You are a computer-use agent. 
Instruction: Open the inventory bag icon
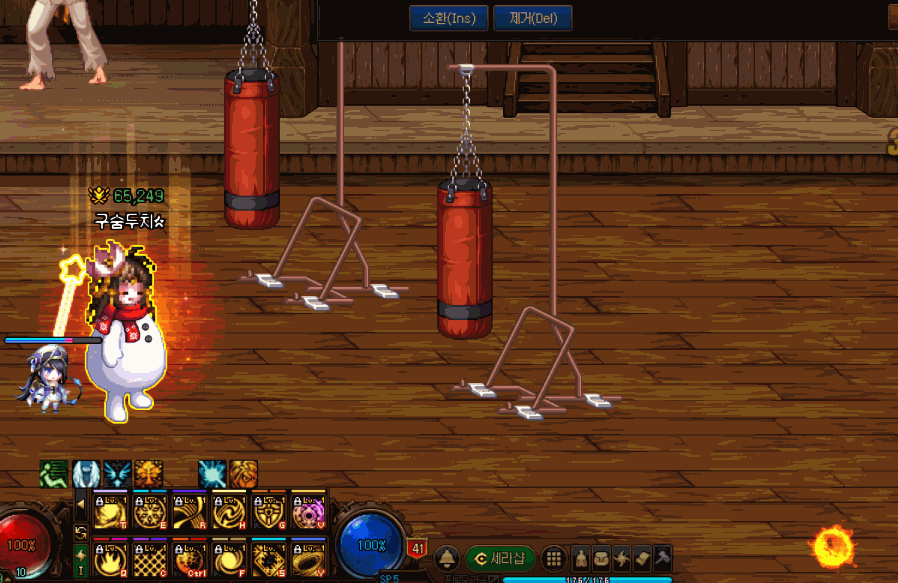(602, 558)
